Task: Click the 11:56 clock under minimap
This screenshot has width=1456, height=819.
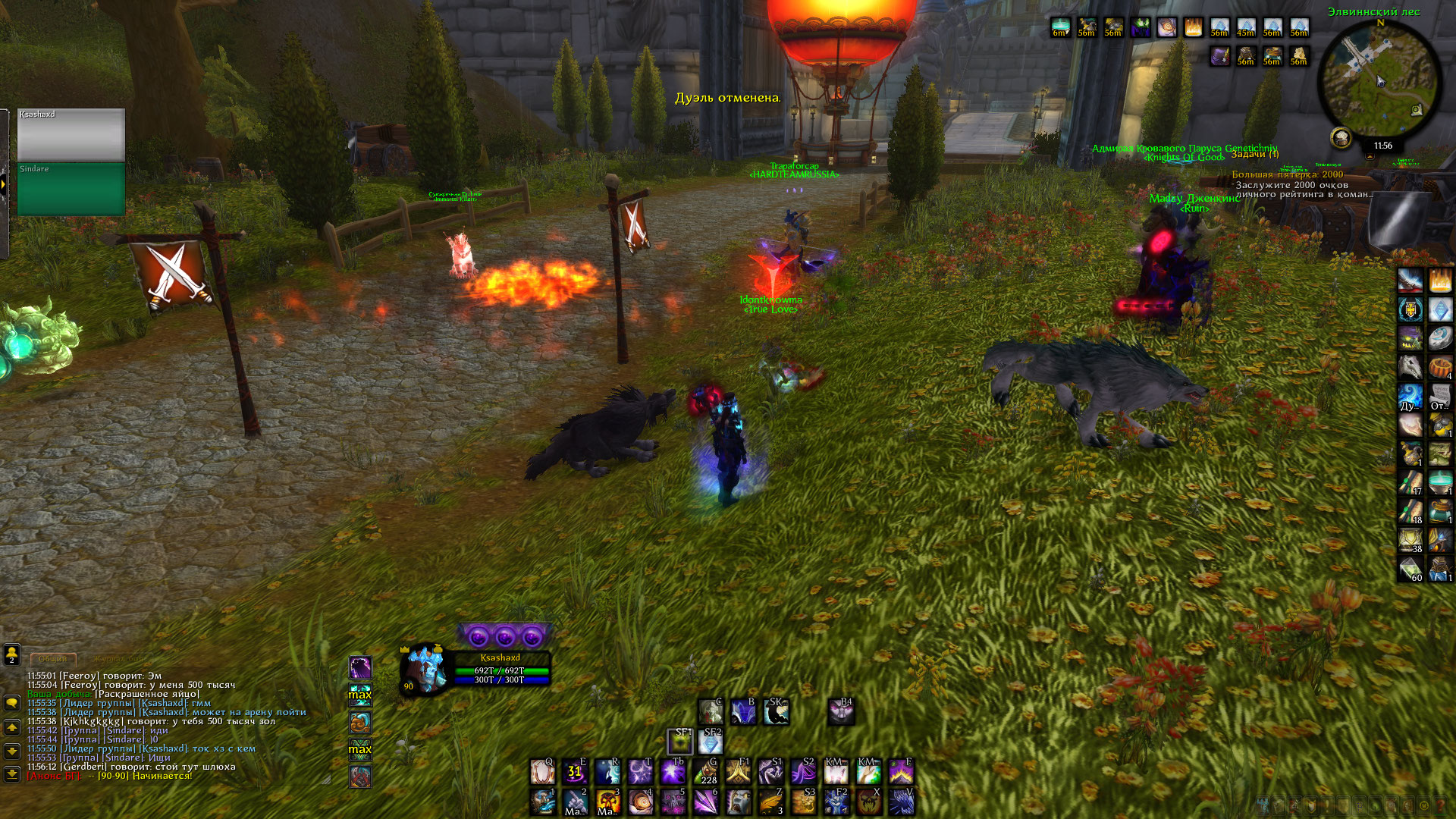Action: coord(1382,146)
